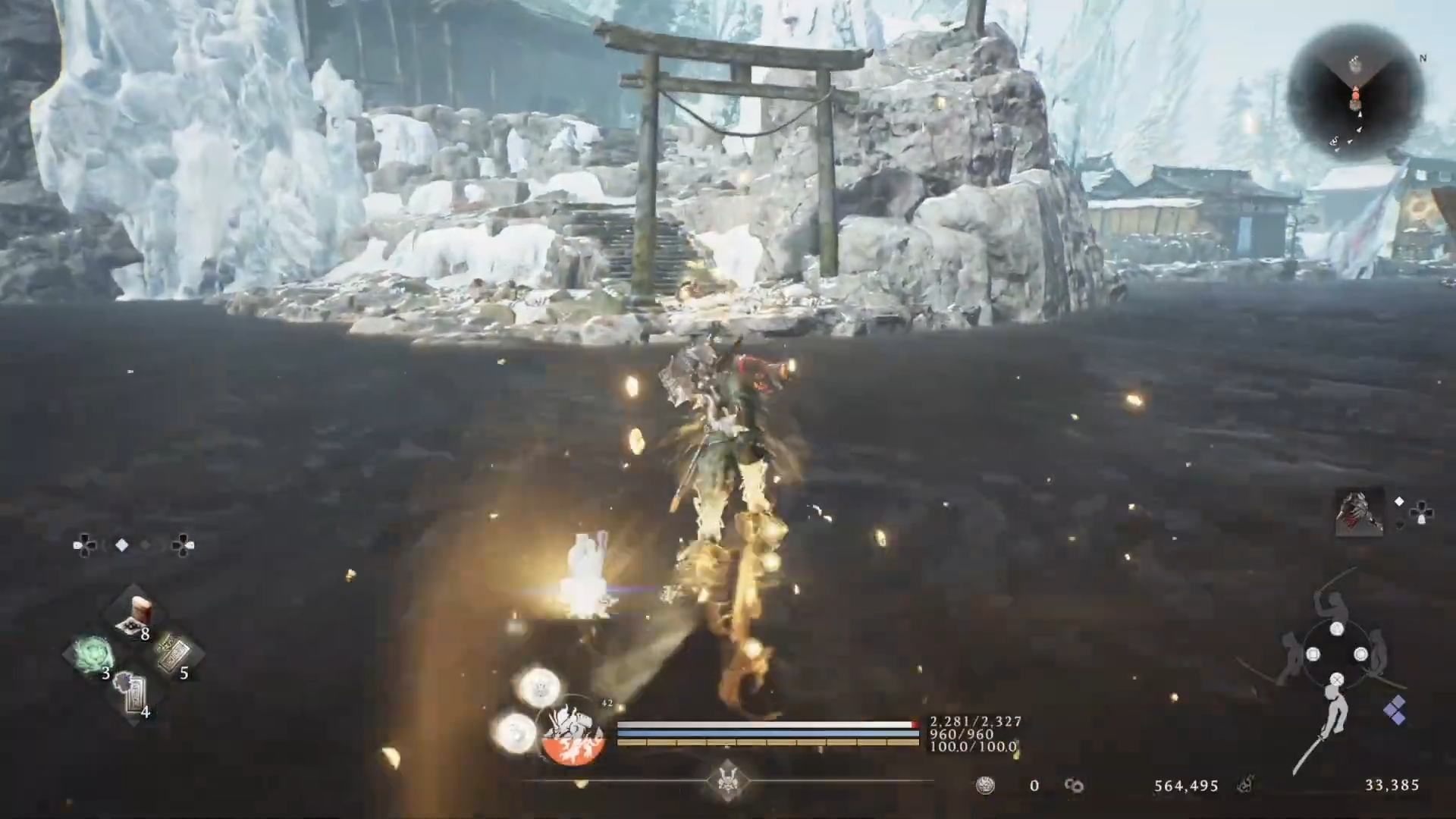Image resolution: width=1456 pixels, height=819 pixels.
Task: Click the samurai helmet emblem
Action: [728, 782]
